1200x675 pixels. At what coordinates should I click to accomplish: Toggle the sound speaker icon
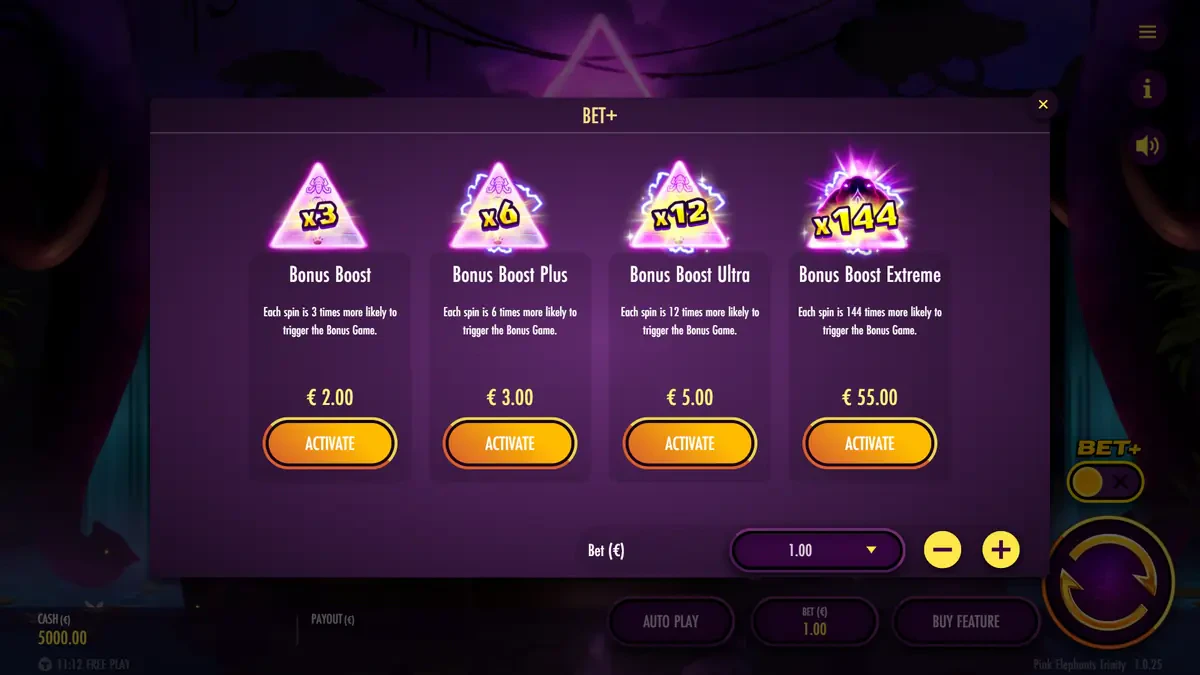[1147, 146]
